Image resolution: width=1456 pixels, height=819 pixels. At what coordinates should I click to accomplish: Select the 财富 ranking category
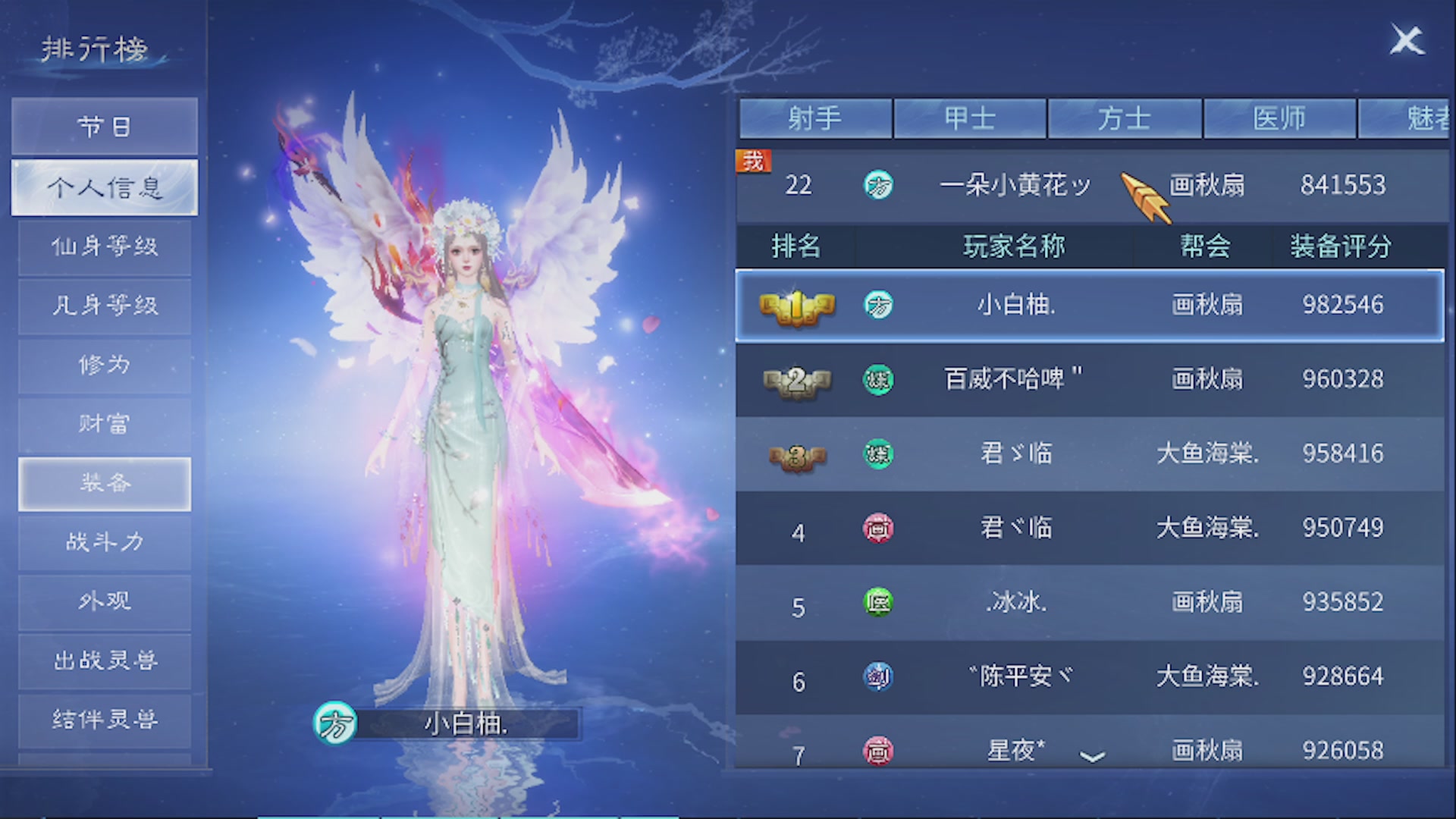[x=104, y=424]
